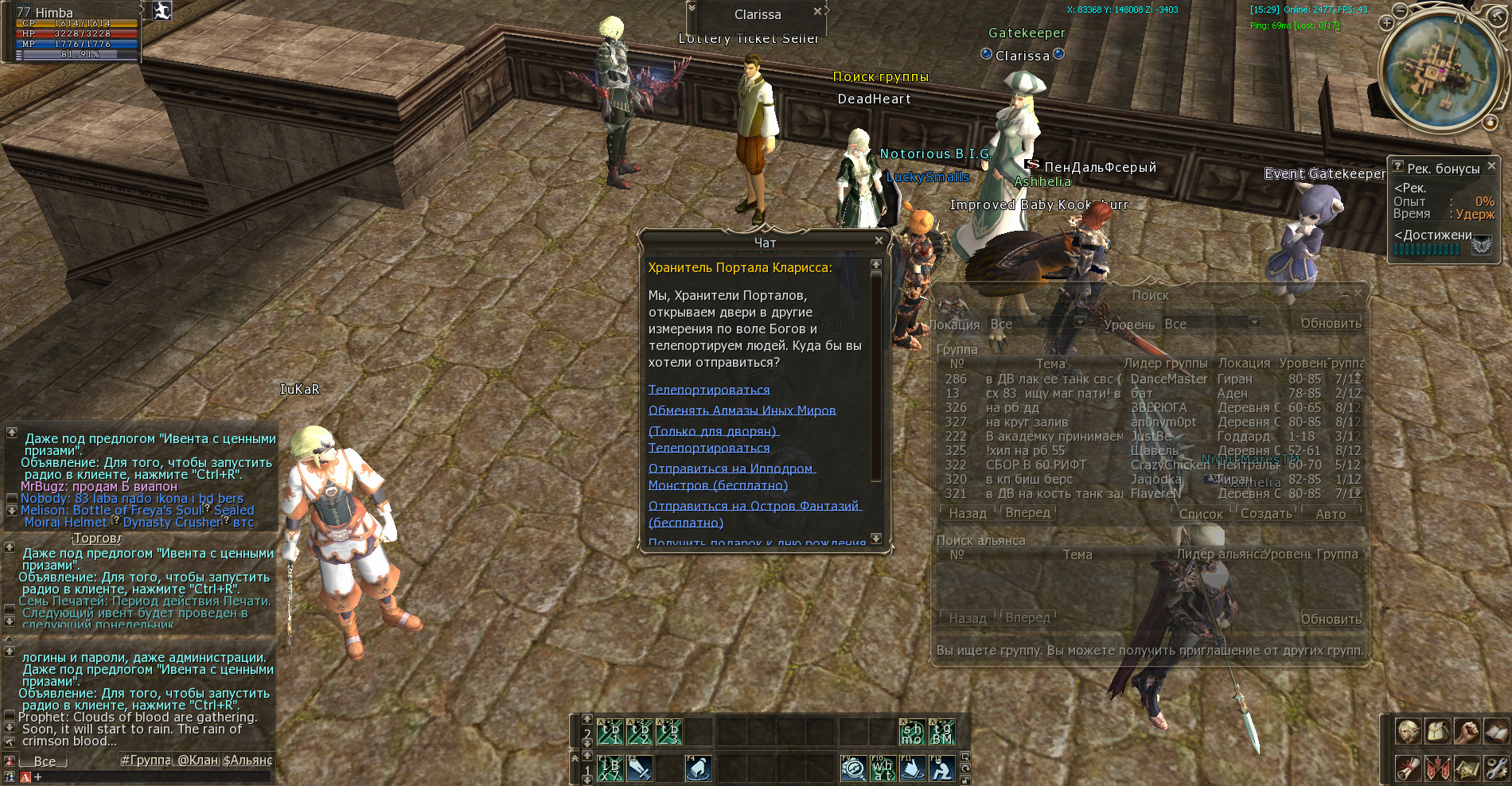1512x786 pixels.
Task: Toggle the Авто party search button
Action: (x=1331, y=514)
